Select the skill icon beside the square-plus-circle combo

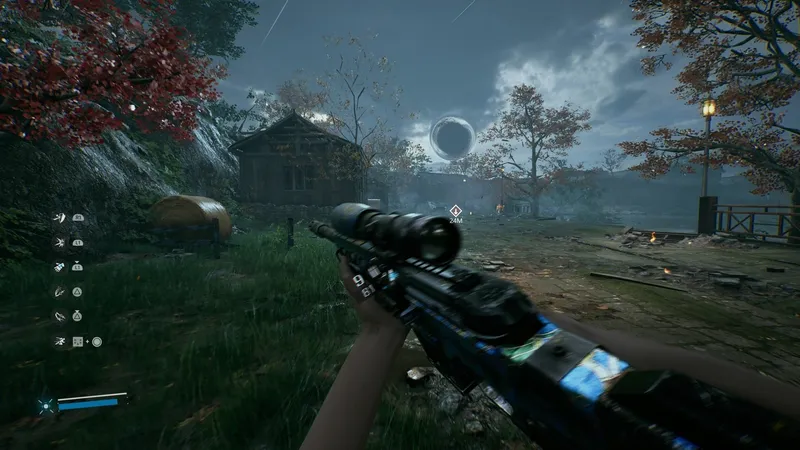pos(60,341)
